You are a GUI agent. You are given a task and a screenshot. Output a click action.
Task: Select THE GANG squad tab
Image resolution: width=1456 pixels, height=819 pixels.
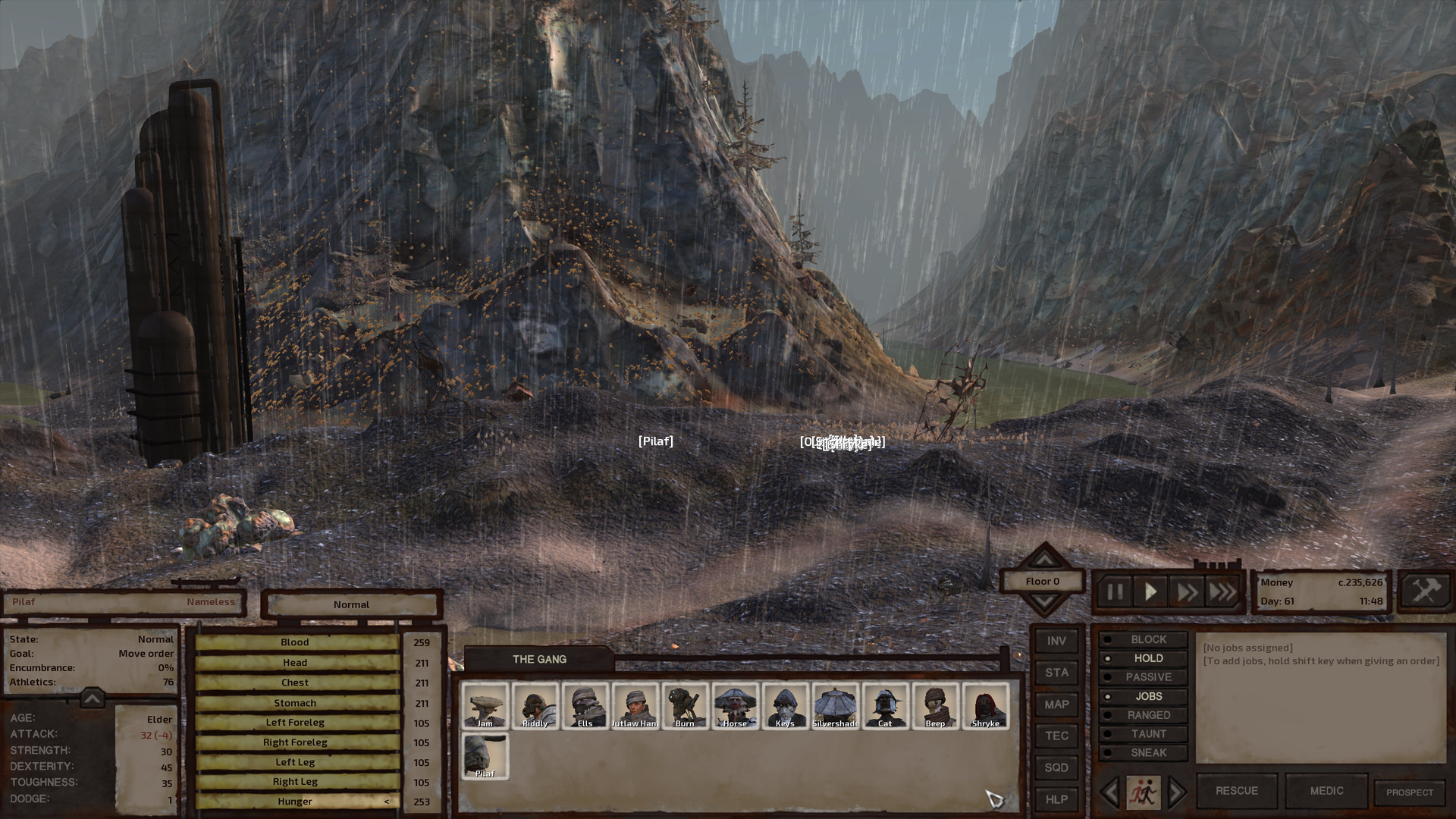[x=540, y=659]
